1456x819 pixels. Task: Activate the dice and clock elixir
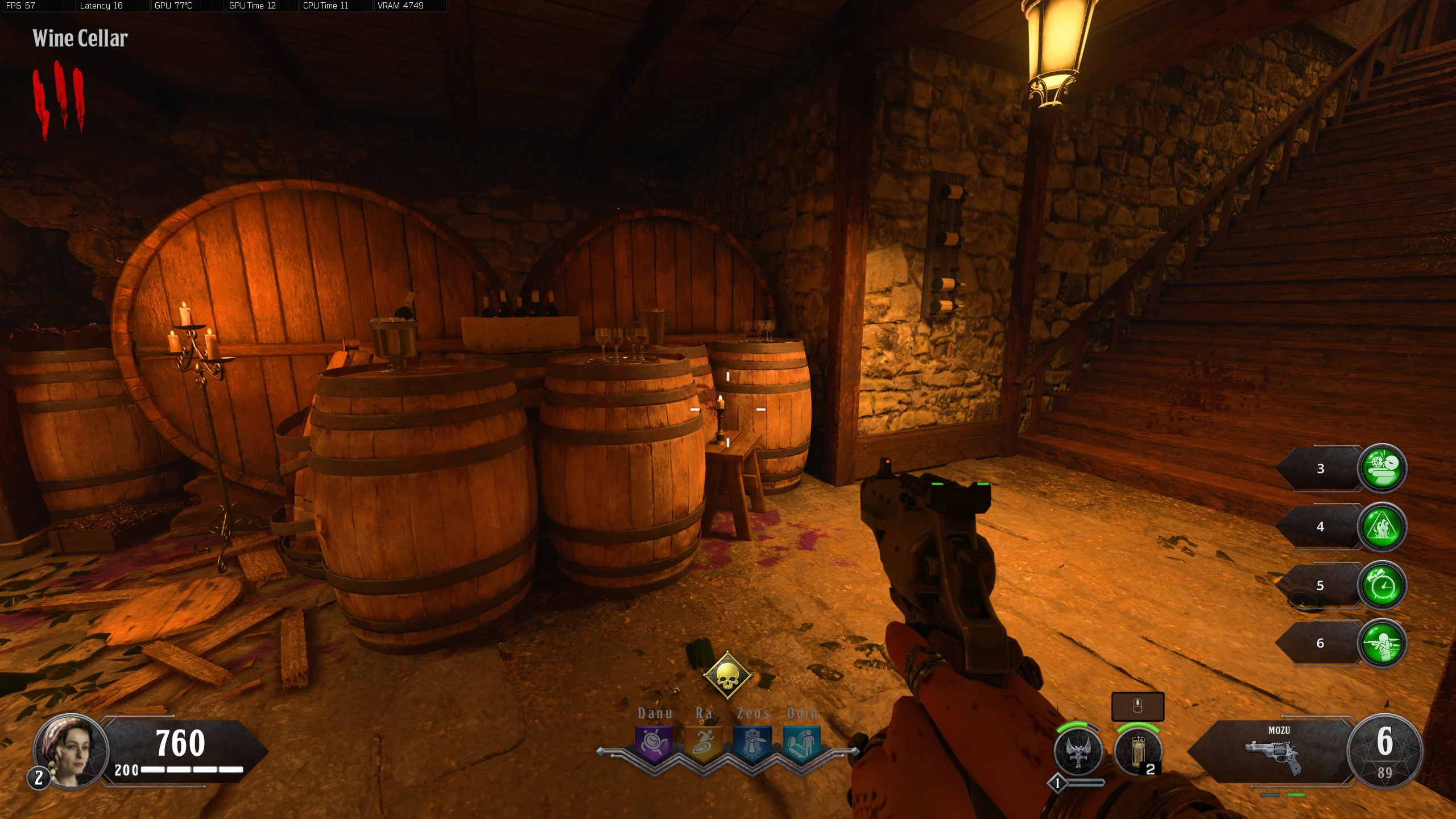(1381, 468)
